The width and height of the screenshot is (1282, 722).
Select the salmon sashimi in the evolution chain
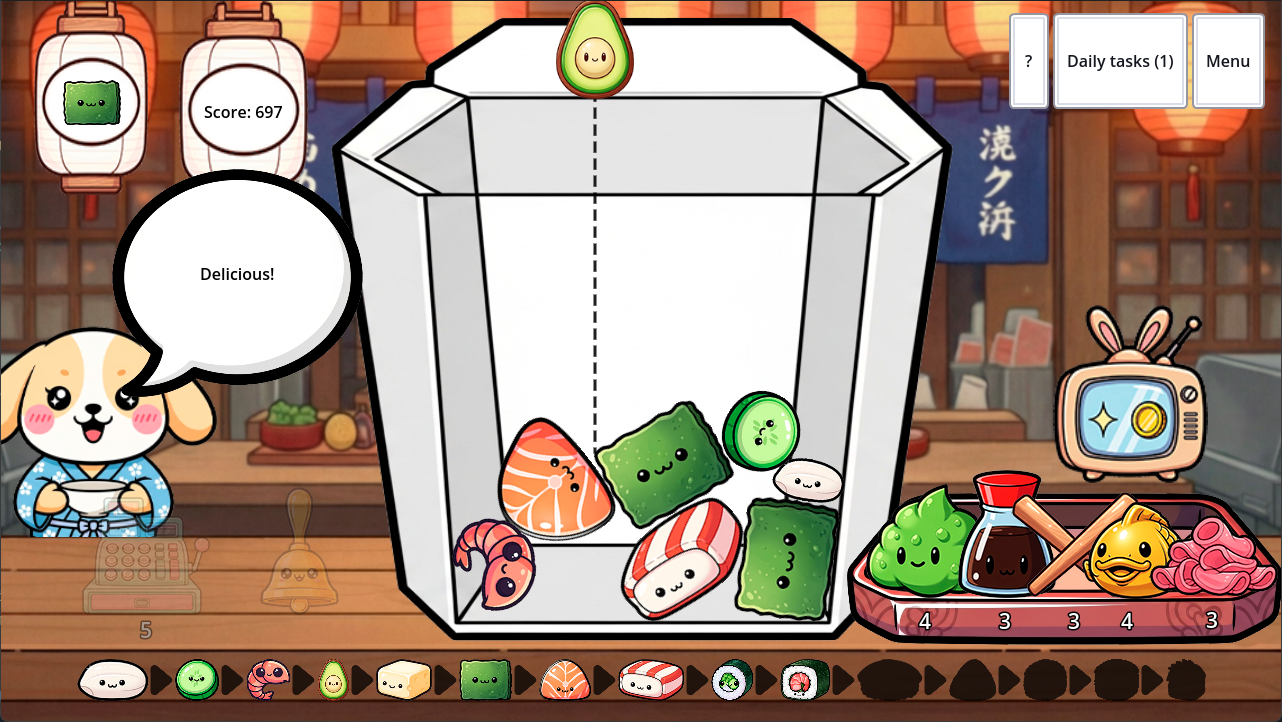tap(563, 679)
